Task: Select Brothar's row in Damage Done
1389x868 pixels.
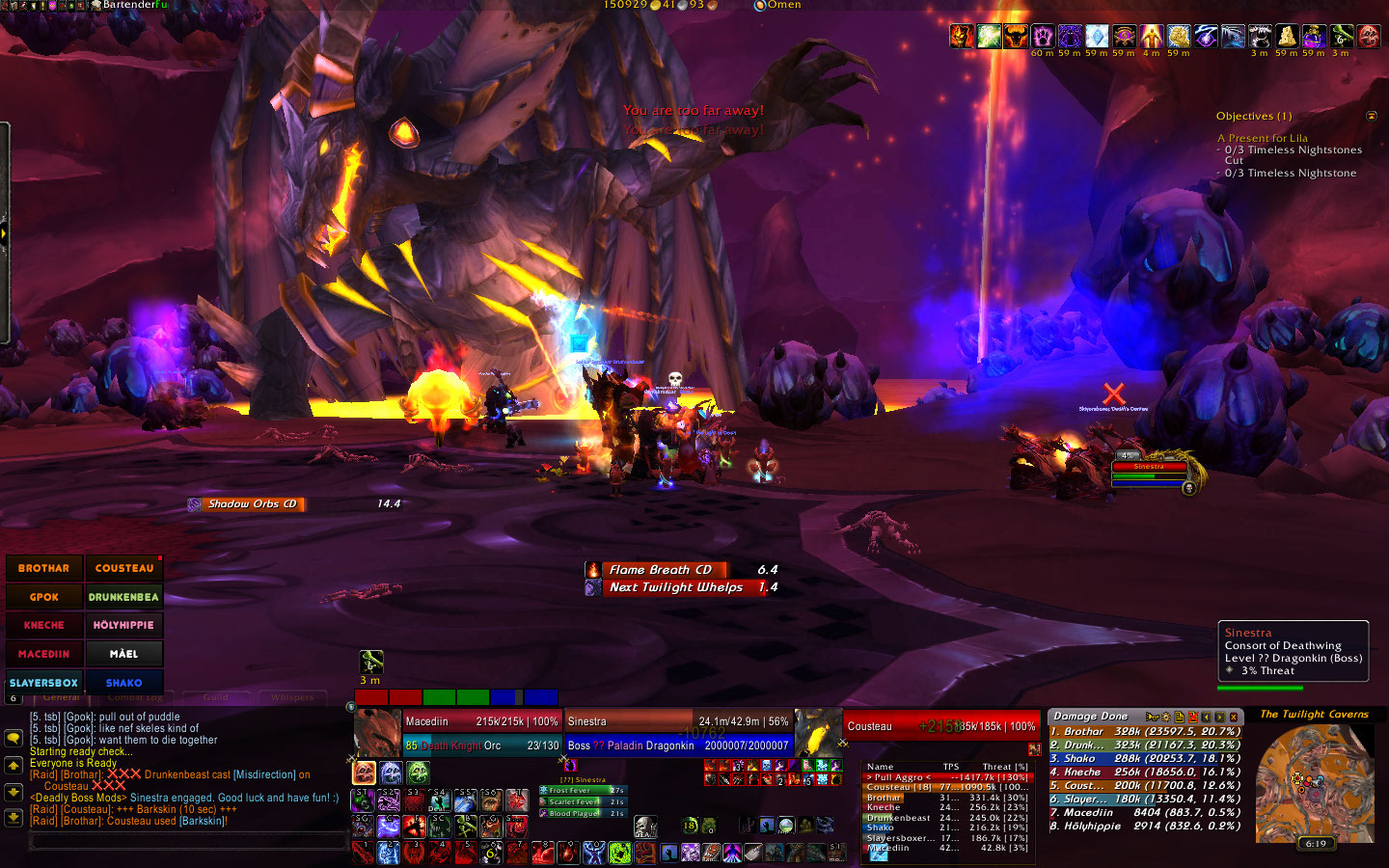Action: coord(1144,732)
